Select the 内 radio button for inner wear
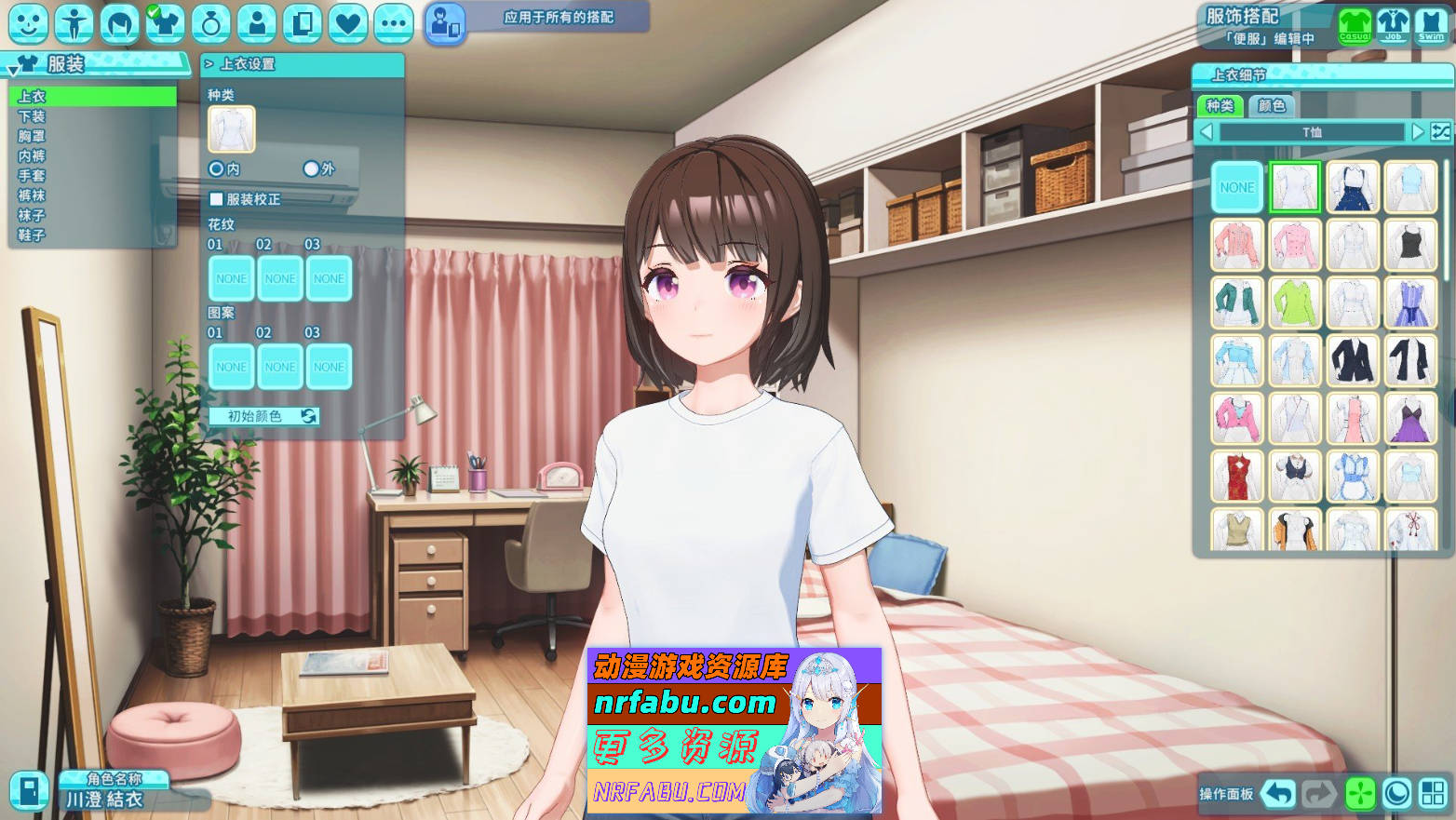The width and height of the screenshot is (1456, 820). (216, 168)
